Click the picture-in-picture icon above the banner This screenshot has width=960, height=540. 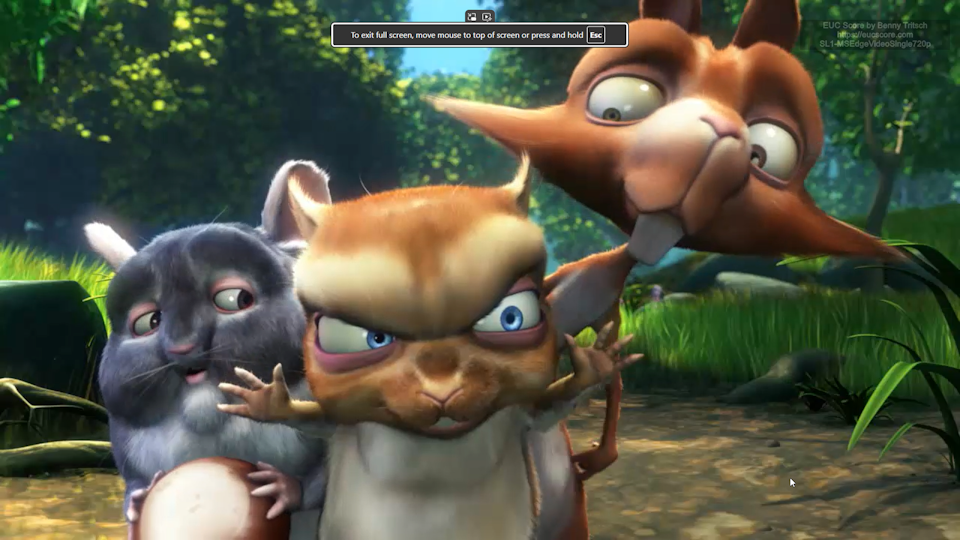[472, 16]
